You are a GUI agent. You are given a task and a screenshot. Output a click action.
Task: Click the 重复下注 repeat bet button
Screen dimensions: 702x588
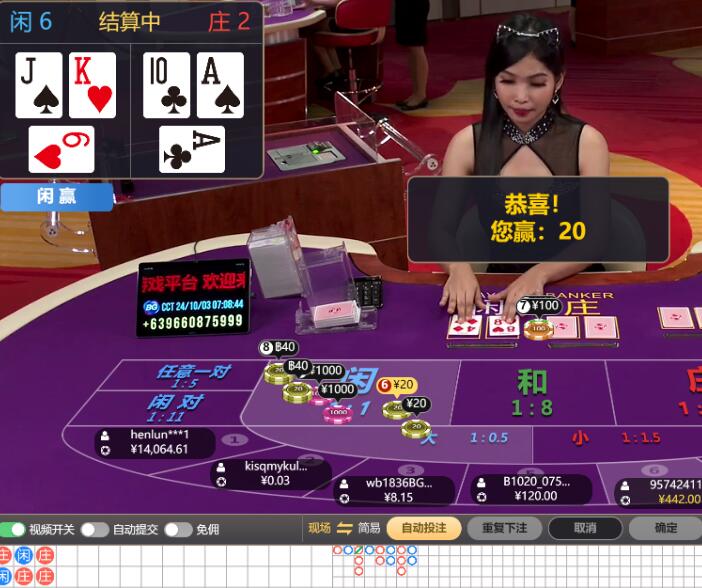click(x=504, y=528)
